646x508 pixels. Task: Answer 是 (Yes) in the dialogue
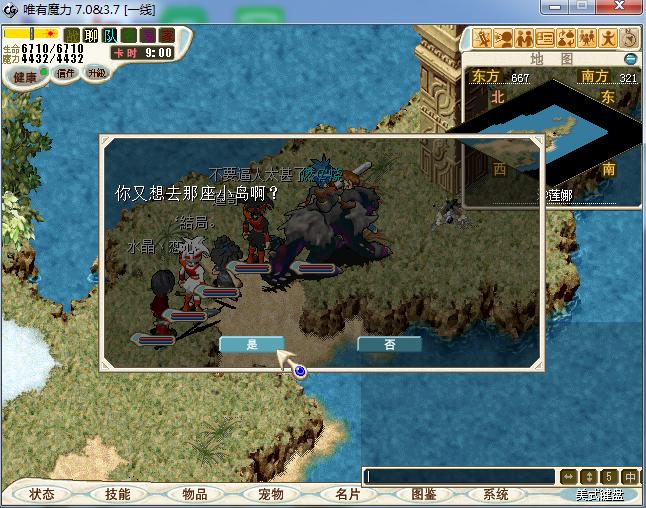pyautogui.click(x=251, y=344)
